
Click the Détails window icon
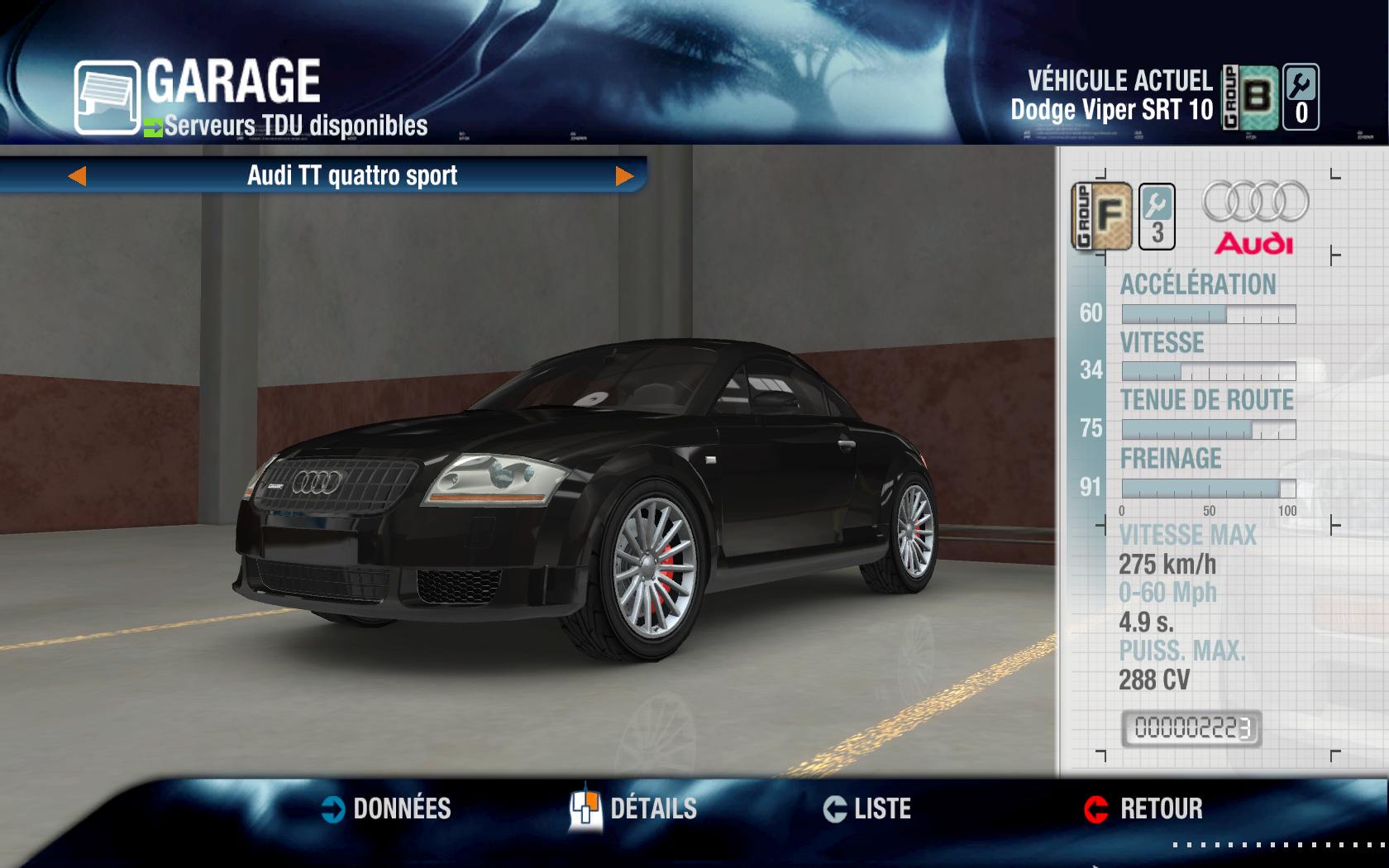pos(587,810)
